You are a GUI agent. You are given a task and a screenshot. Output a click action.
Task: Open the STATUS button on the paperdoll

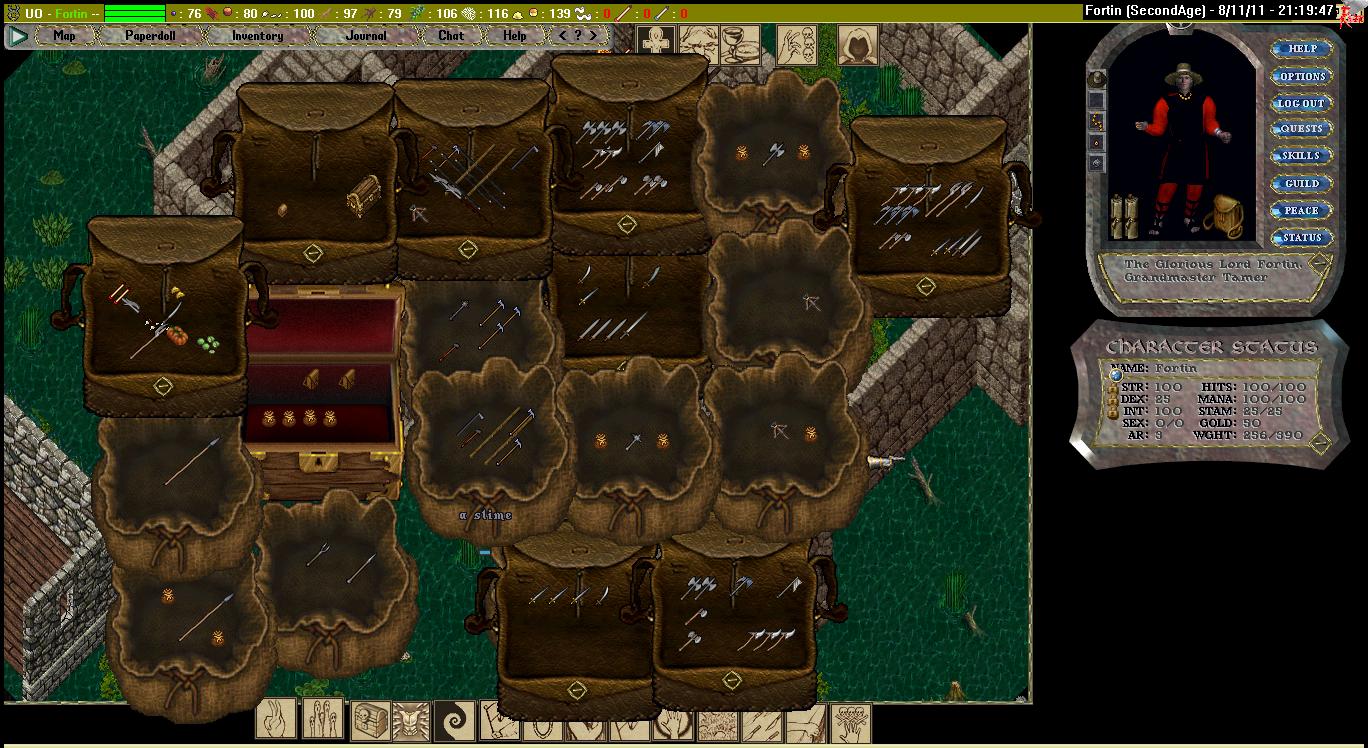1301,238
